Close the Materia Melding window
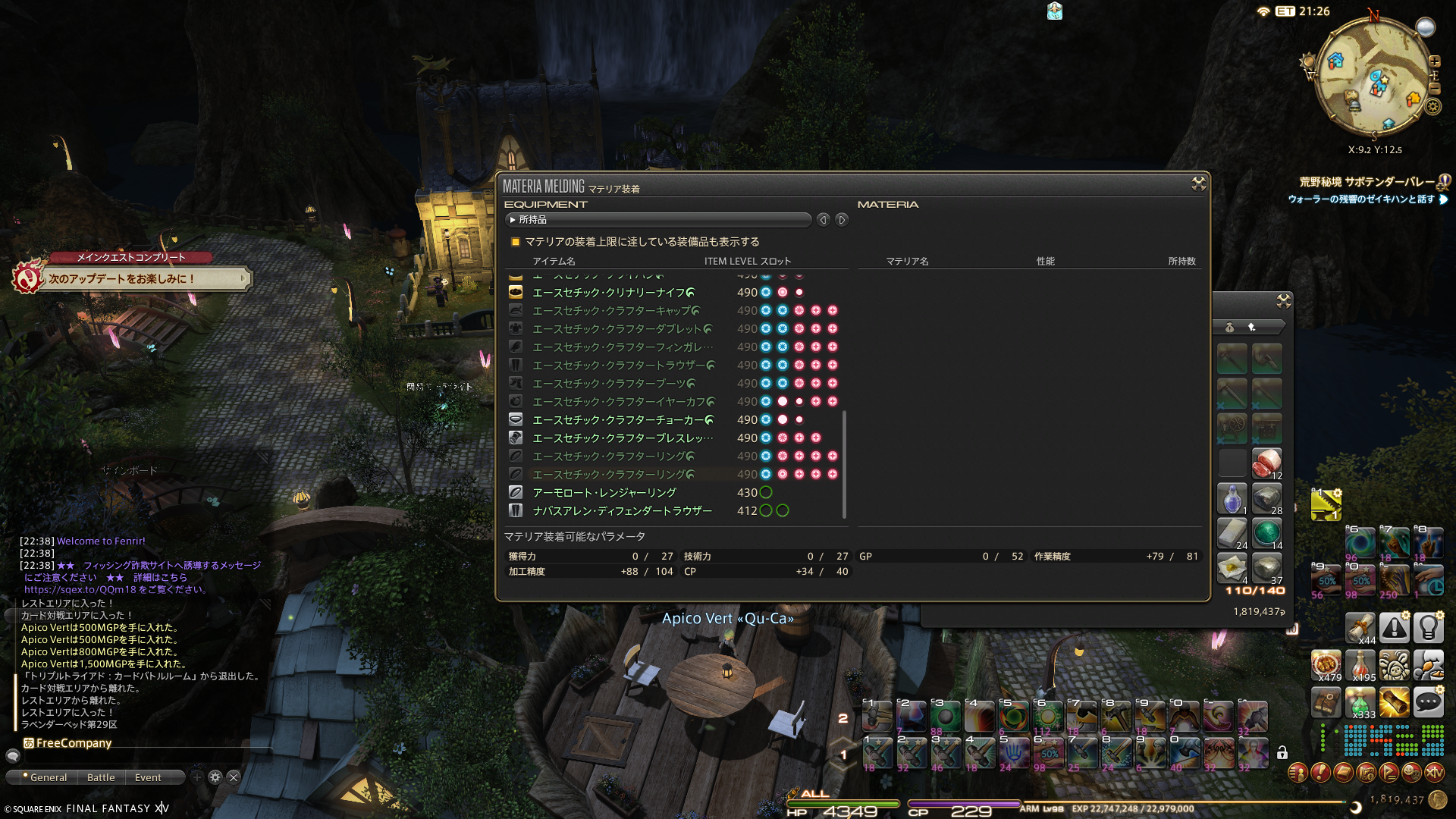The width and height of the screenshot is (1456, 819). (x=1198, y=184)
